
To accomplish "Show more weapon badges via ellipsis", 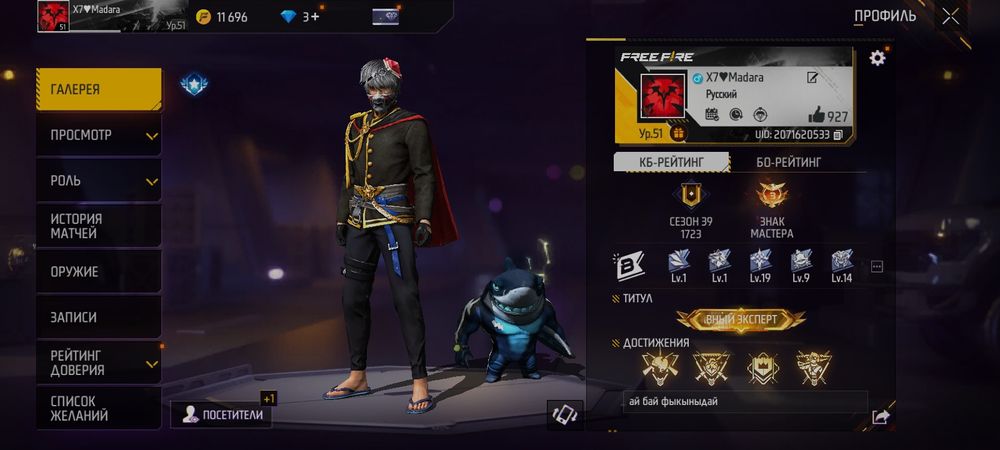I will pyautogui.click(x=877, y=266).
